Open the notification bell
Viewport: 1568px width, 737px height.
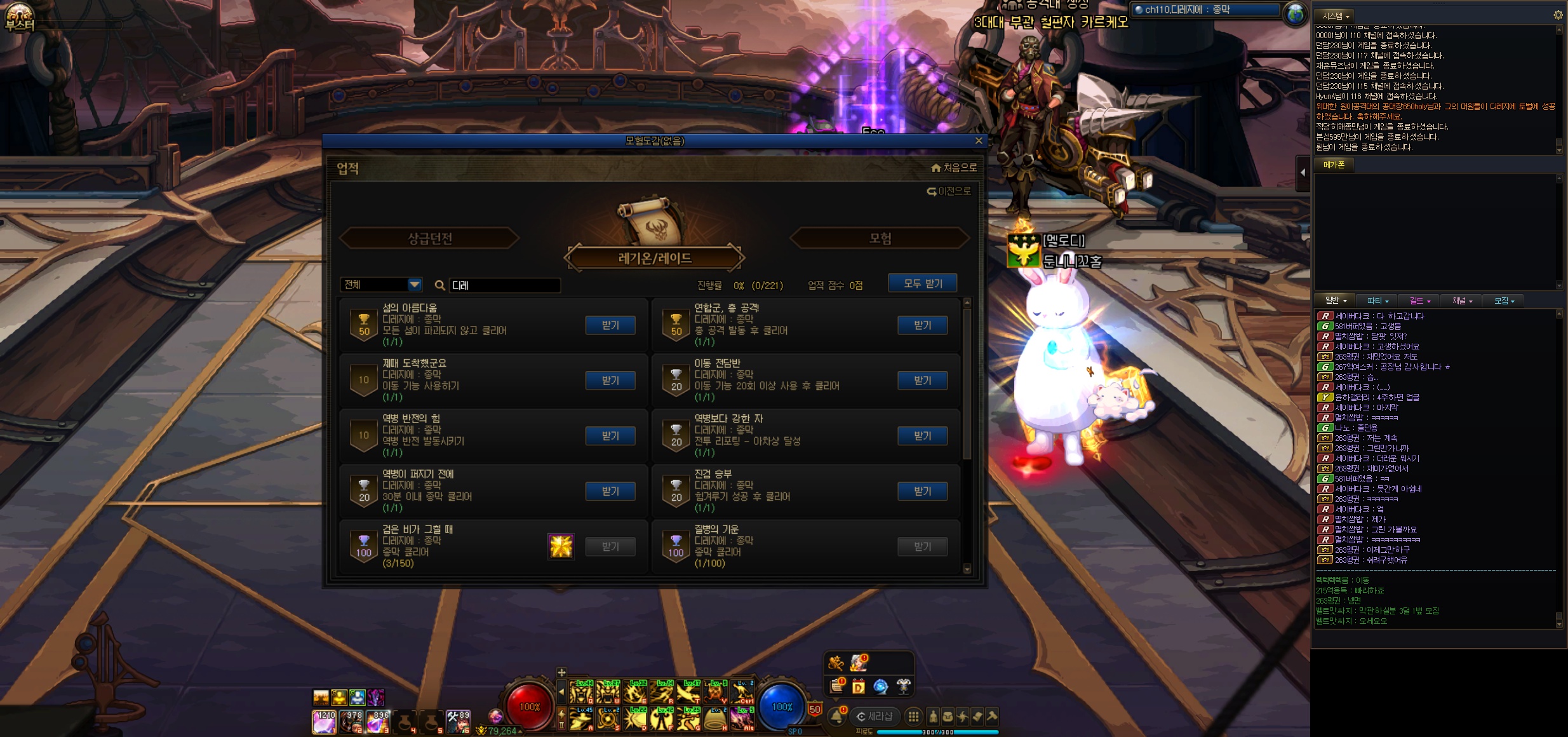[x=836, y=717]
